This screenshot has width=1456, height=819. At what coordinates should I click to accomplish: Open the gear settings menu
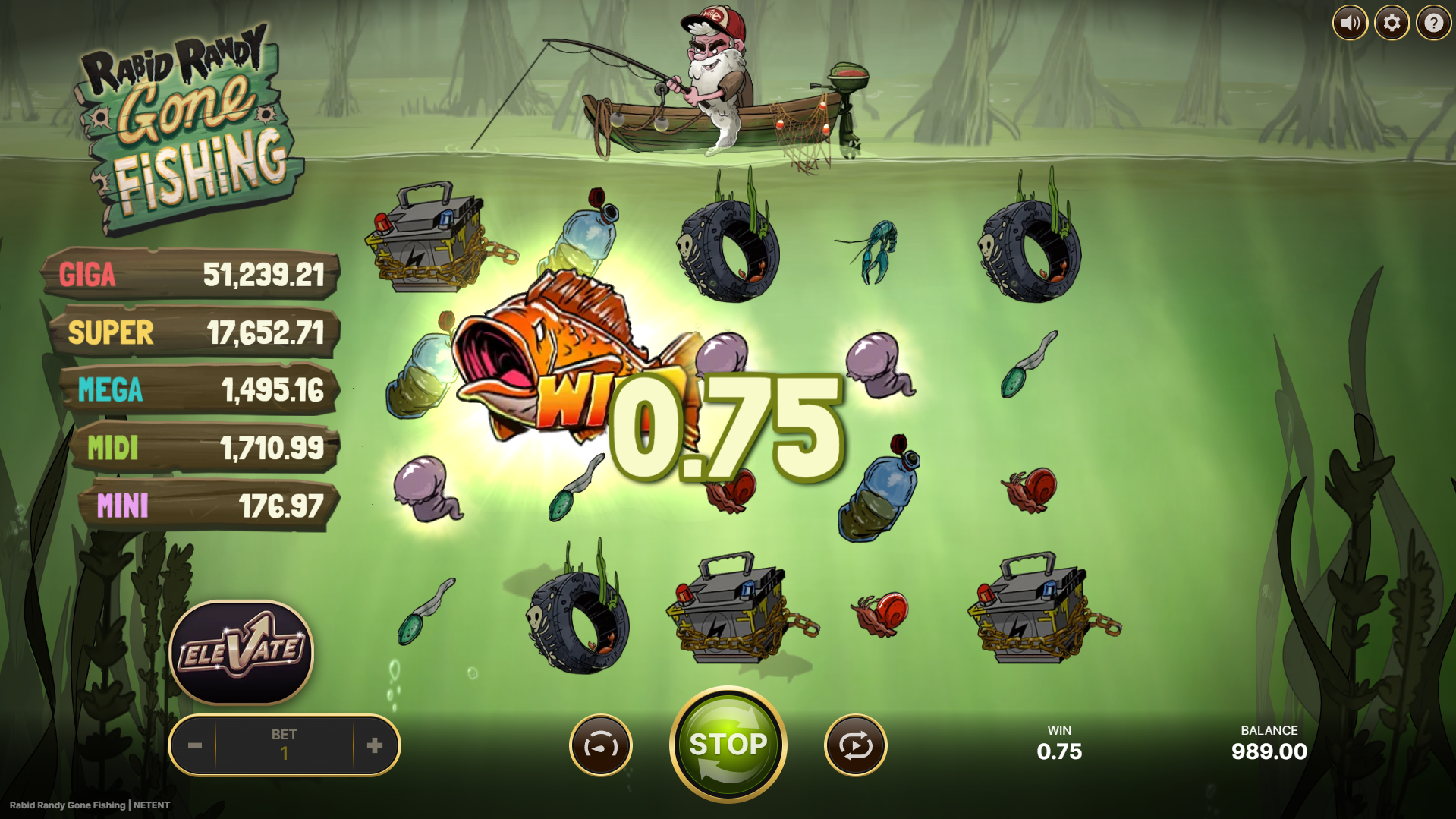1392,24
